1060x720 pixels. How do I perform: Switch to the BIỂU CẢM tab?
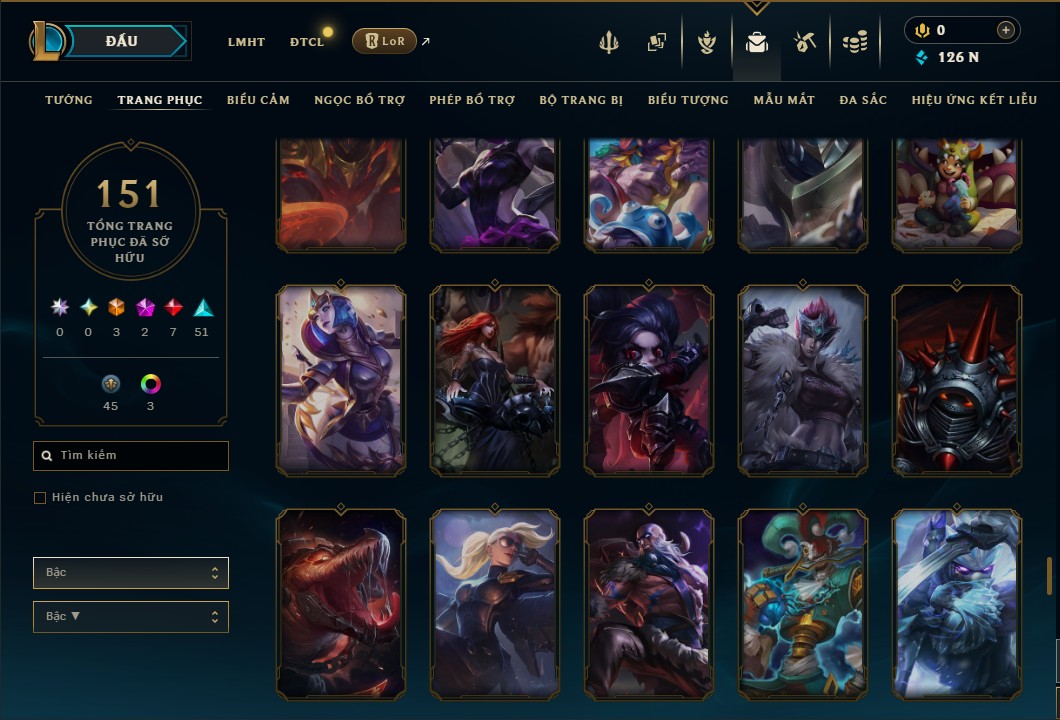258,100
